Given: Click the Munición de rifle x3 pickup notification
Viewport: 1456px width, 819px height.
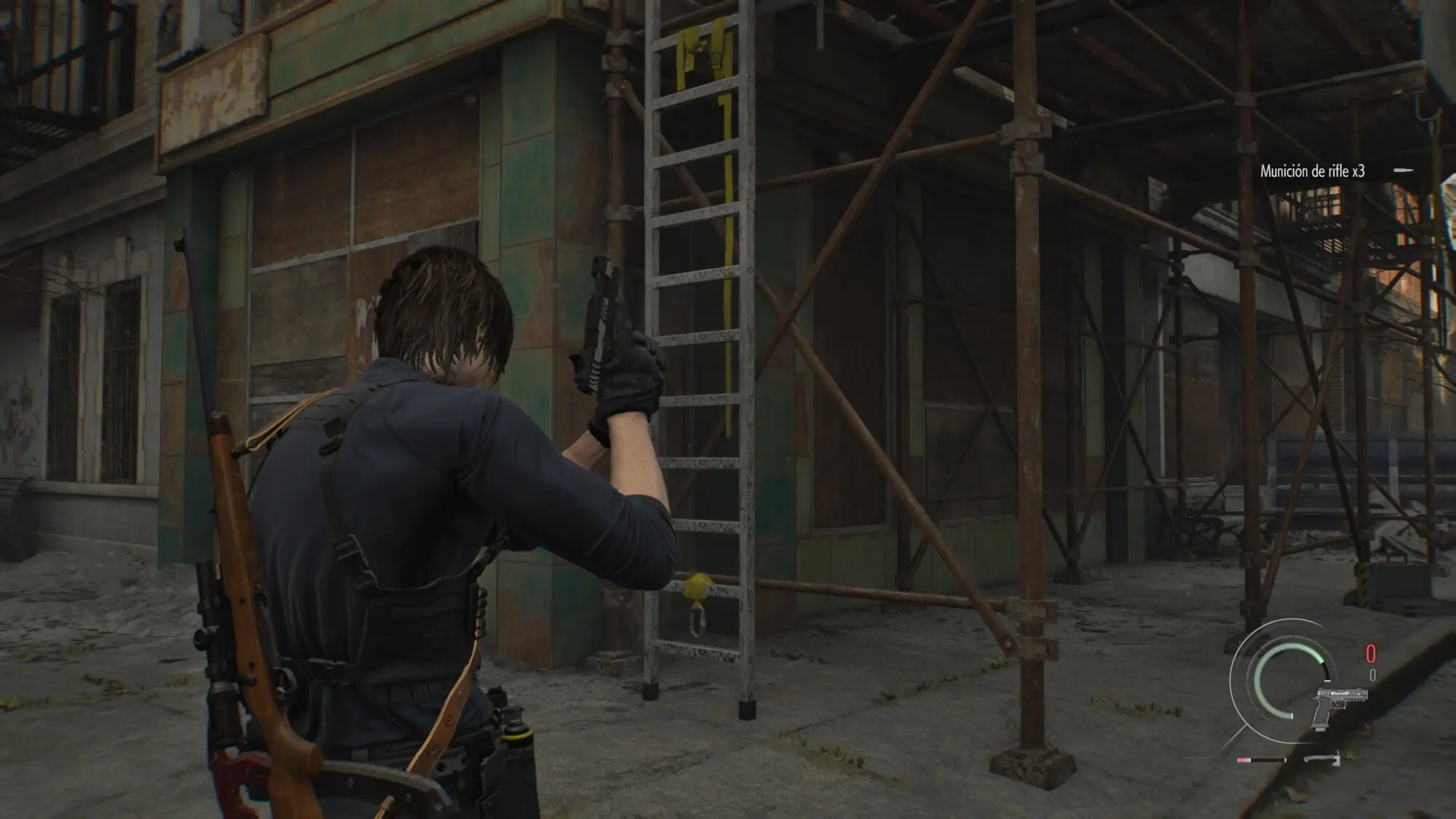Looking at the screenshot, I should tap(1312, 171).
